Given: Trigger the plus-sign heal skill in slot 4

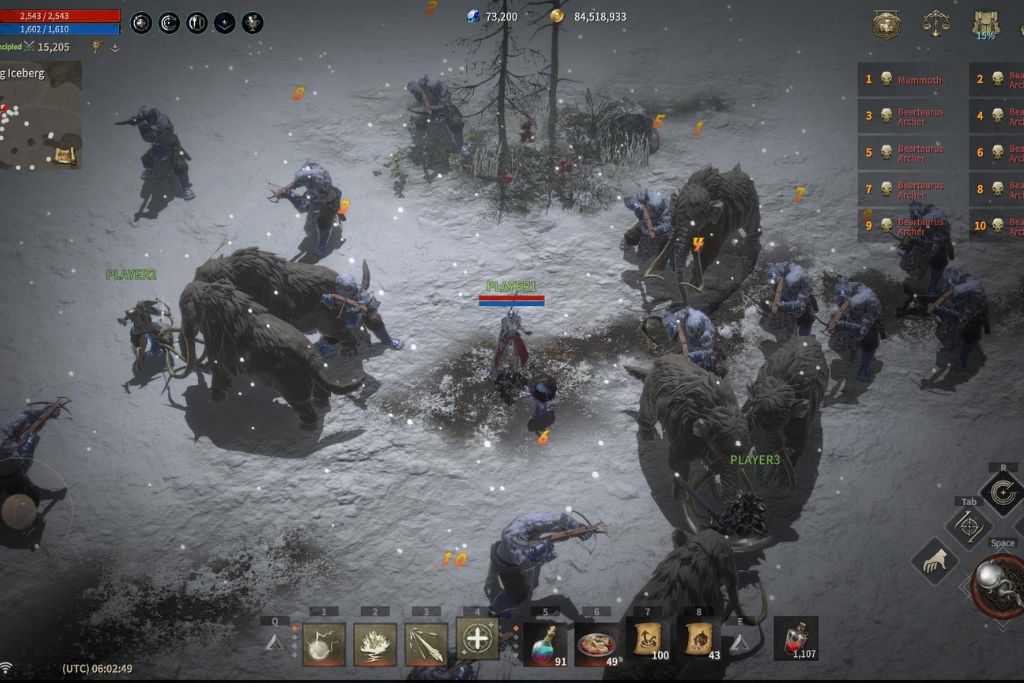Looking at the screenshot, I should (478, 638).
